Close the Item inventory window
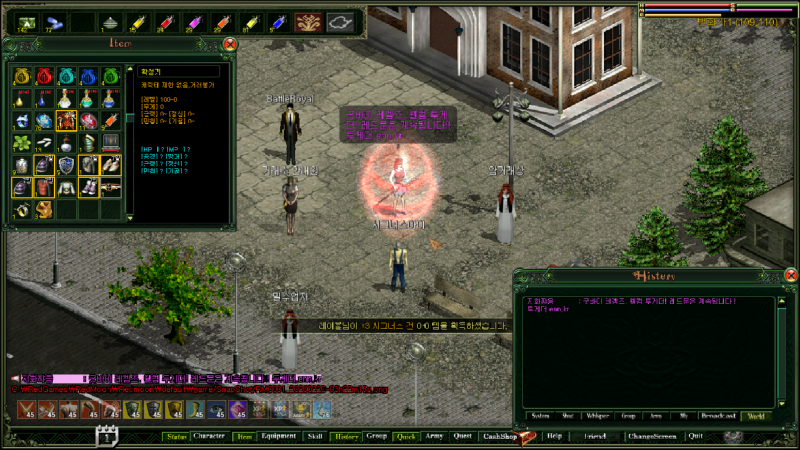The height and width of the screenshot is (450, 800). tap(230, 44)
